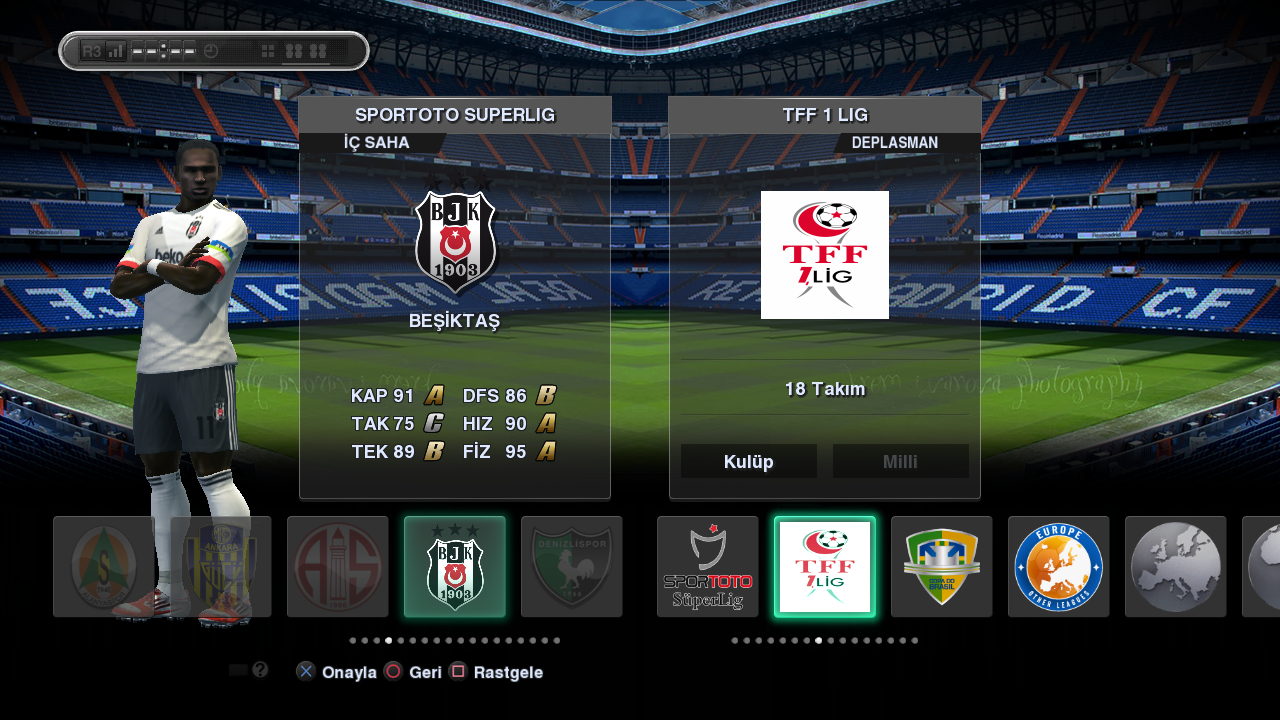Select the grey Europe map globe tile

coord(1176,567)
